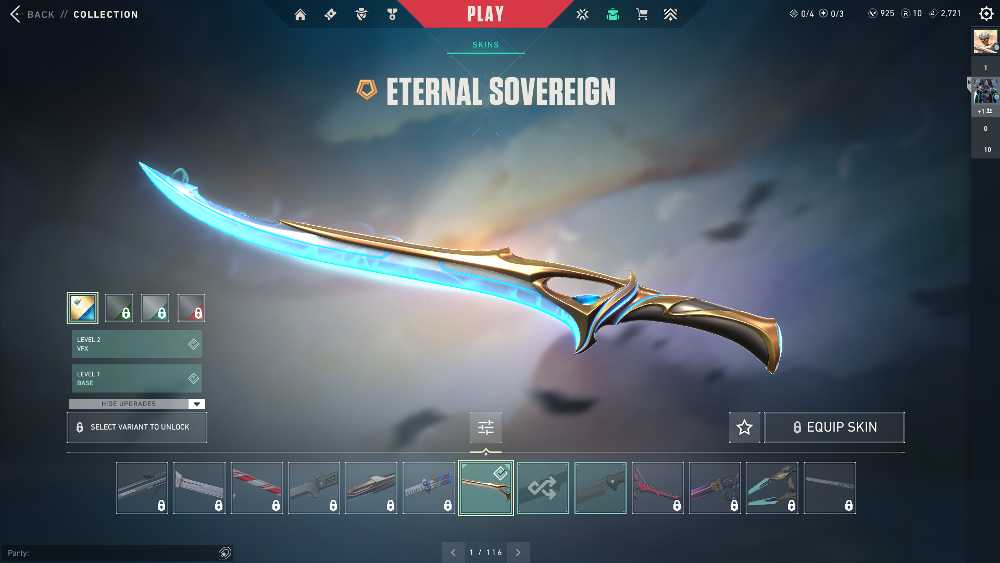Pick the red and white striped knife thumbnail

[257, 488]
